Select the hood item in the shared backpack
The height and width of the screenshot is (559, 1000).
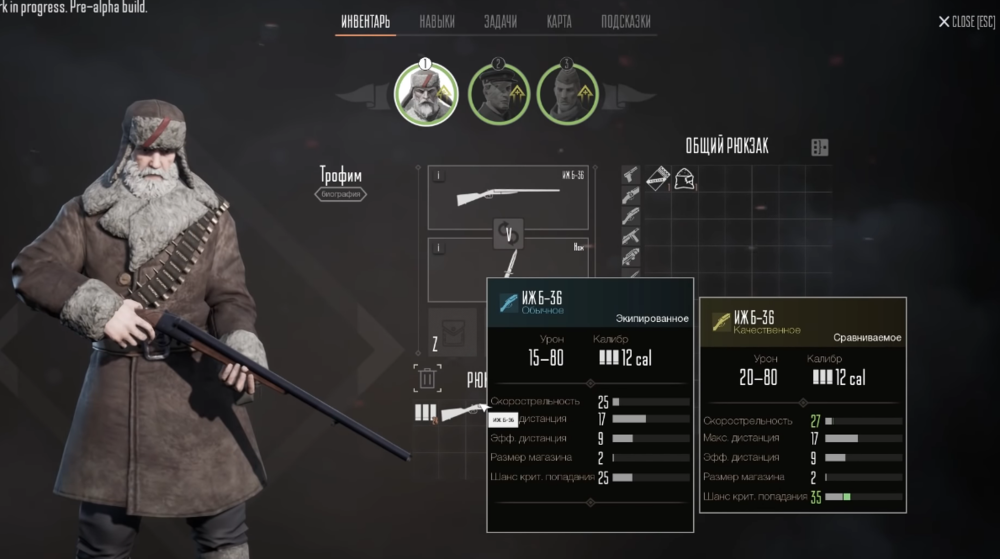click(685, 180)
